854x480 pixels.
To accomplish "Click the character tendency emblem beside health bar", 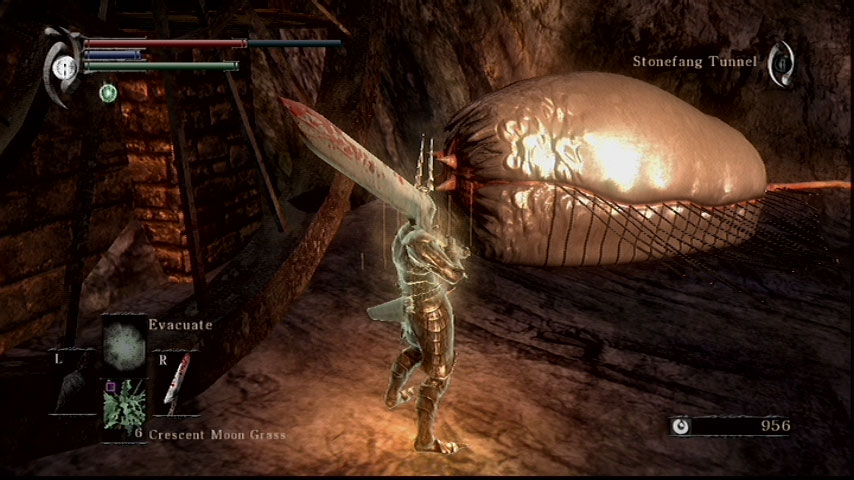I will (x=62, y=66).
